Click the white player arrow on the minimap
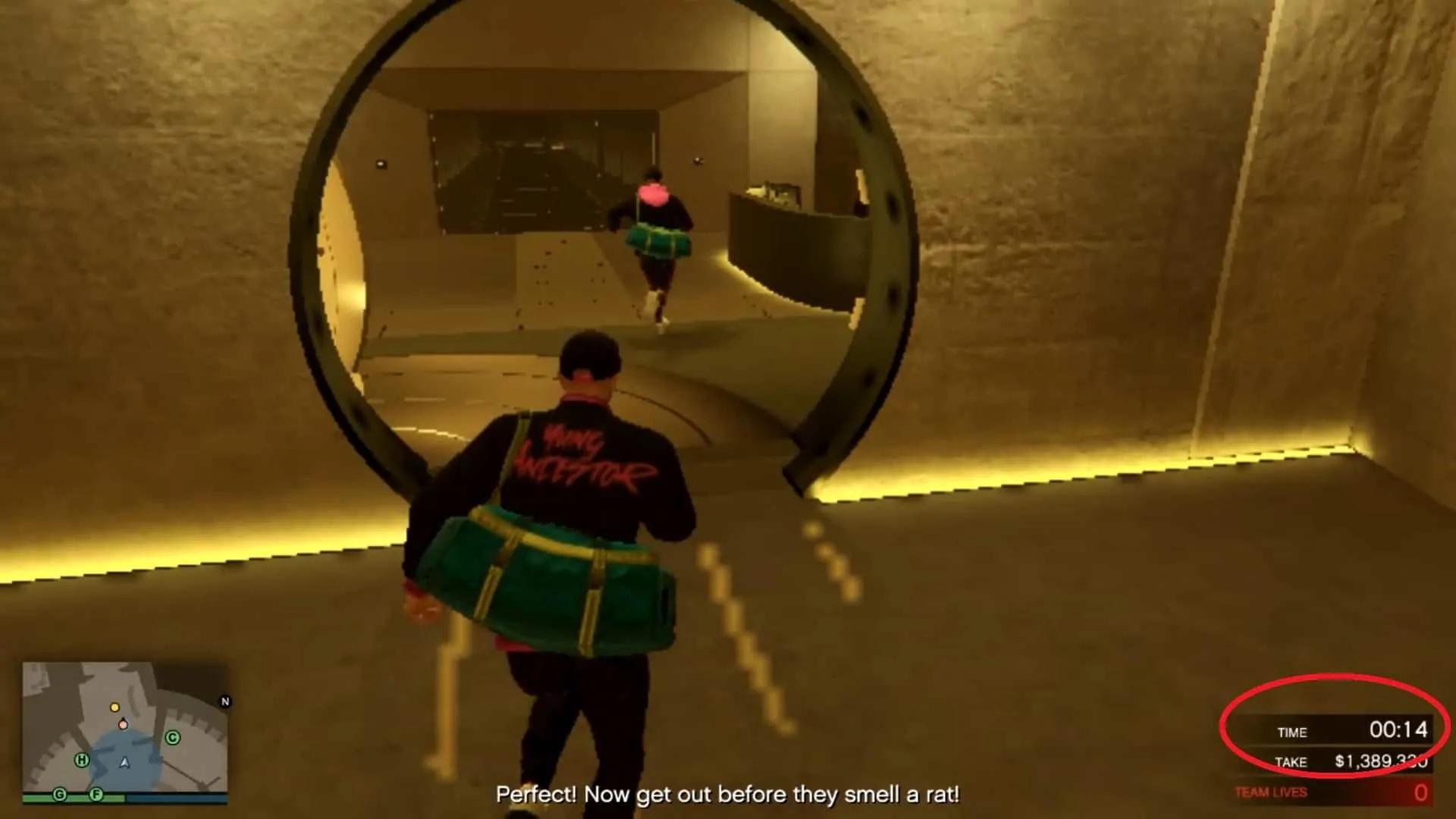The width and height of the screenshot is (1456, 819). [x=124, y=763]
